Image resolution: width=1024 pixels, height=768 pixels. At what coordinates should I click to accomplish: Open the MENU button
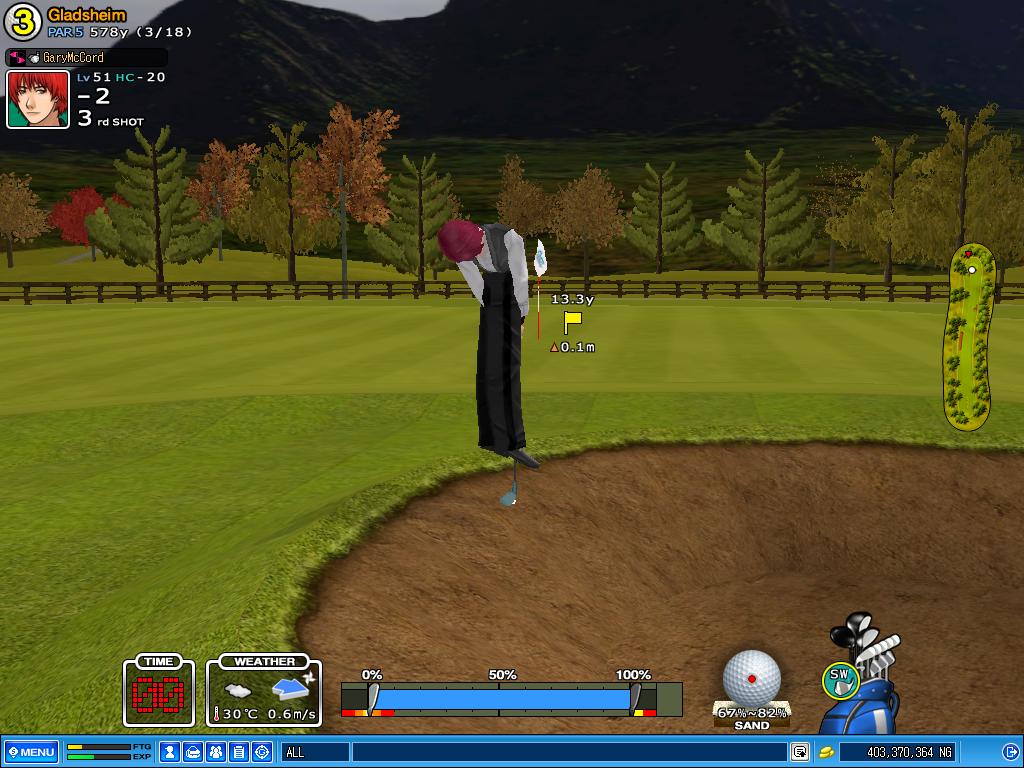30,752
